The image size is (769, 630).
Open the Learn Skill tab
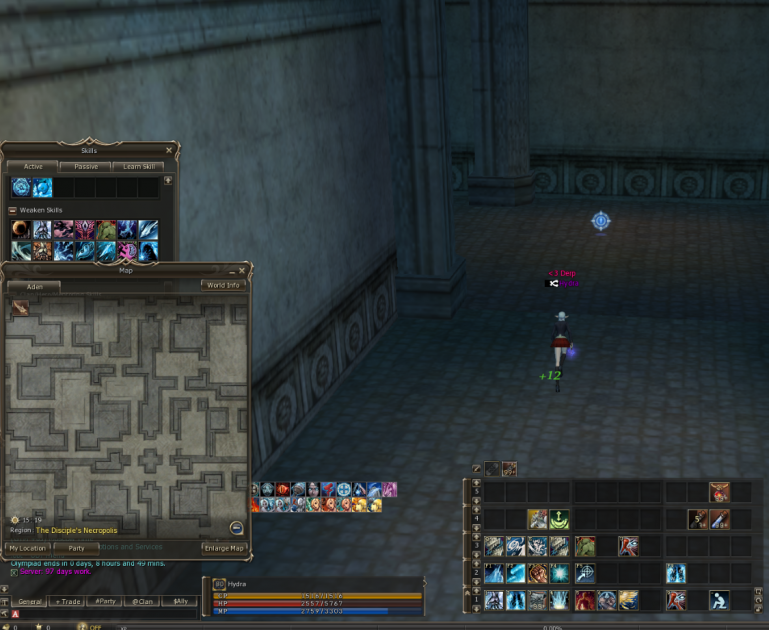pos(137,167)
